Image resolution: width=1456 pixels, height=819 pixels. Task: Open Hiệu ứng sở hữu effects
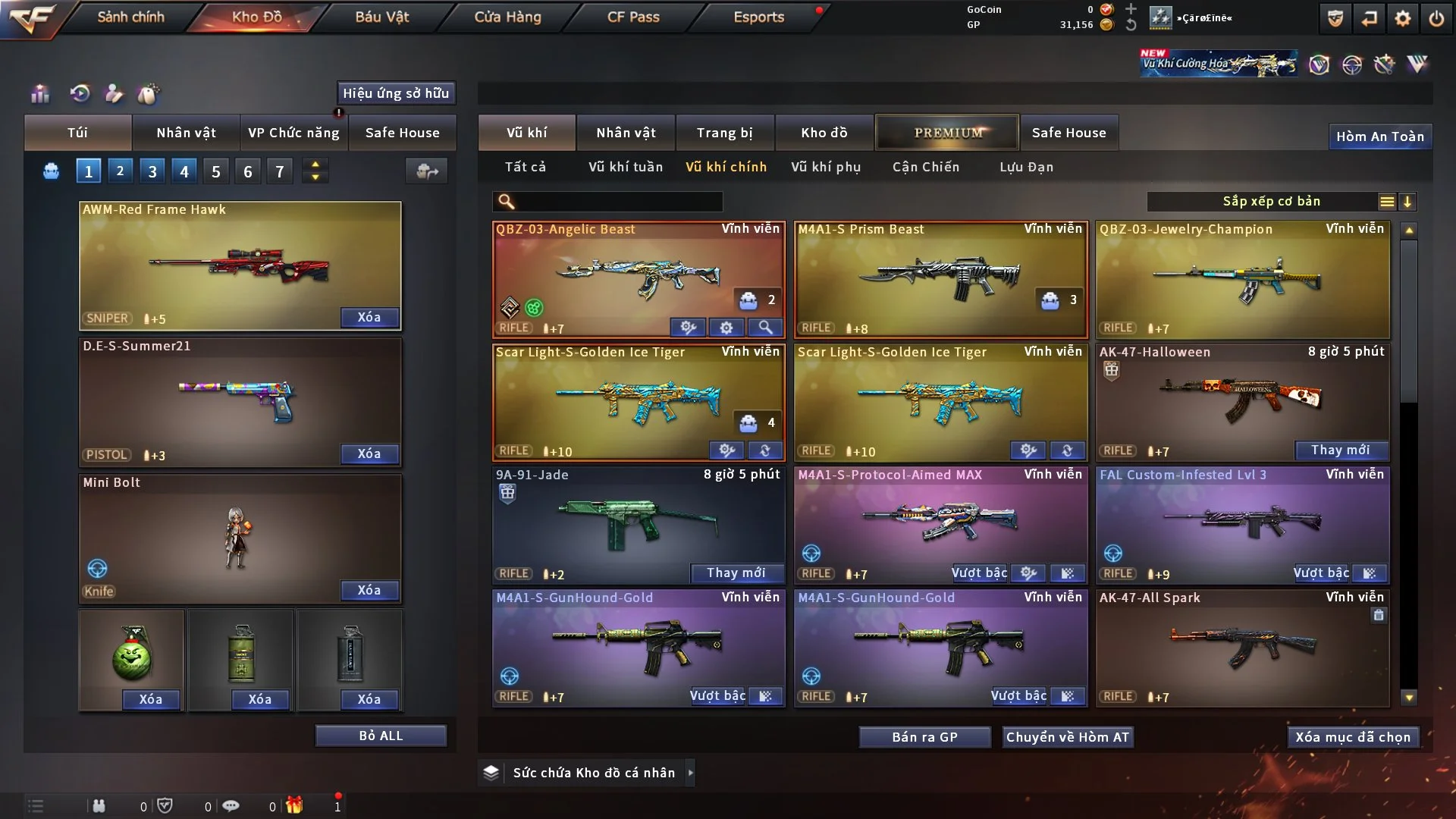tap(396, 93)
